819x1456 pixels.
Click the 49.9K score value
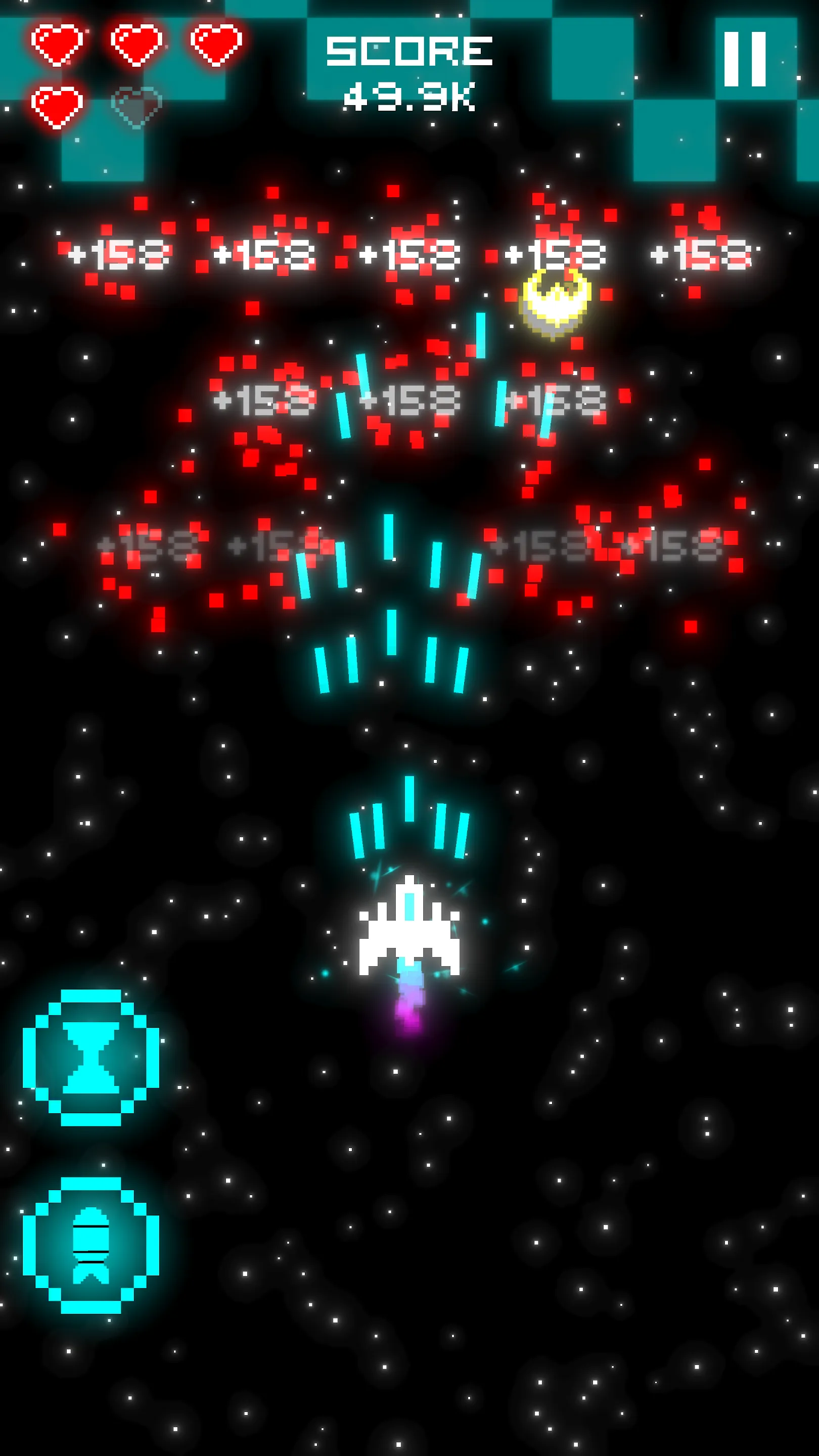(x=410, y=96)
